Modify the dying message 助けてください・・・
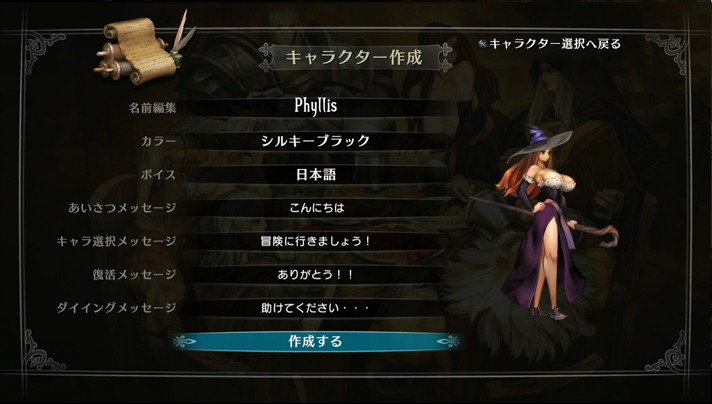Viewport: 712px width, 404px height. [x=316, y=307]
